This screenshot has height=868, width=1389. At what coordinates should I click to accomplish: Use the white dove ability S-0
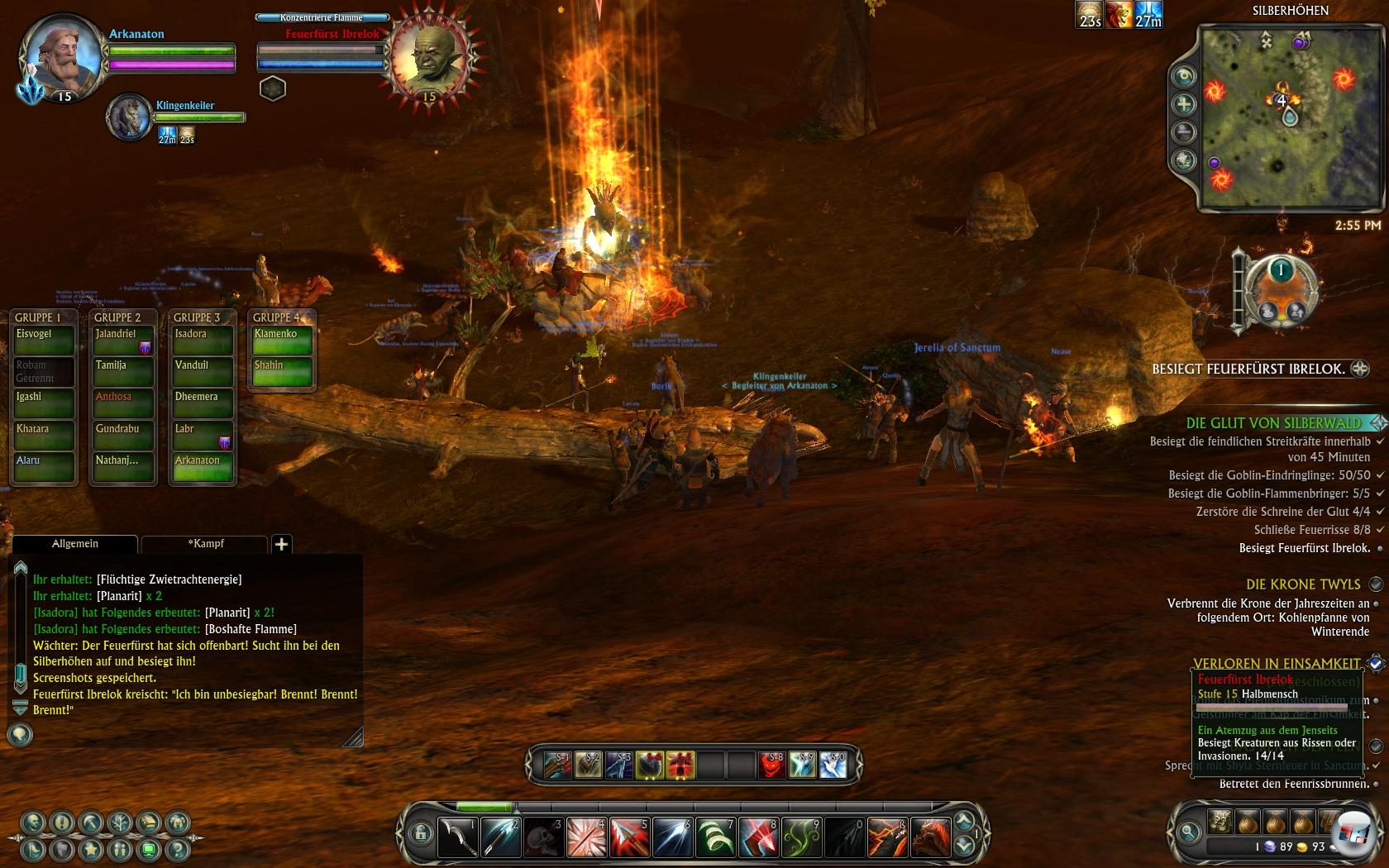coord(833,765)
